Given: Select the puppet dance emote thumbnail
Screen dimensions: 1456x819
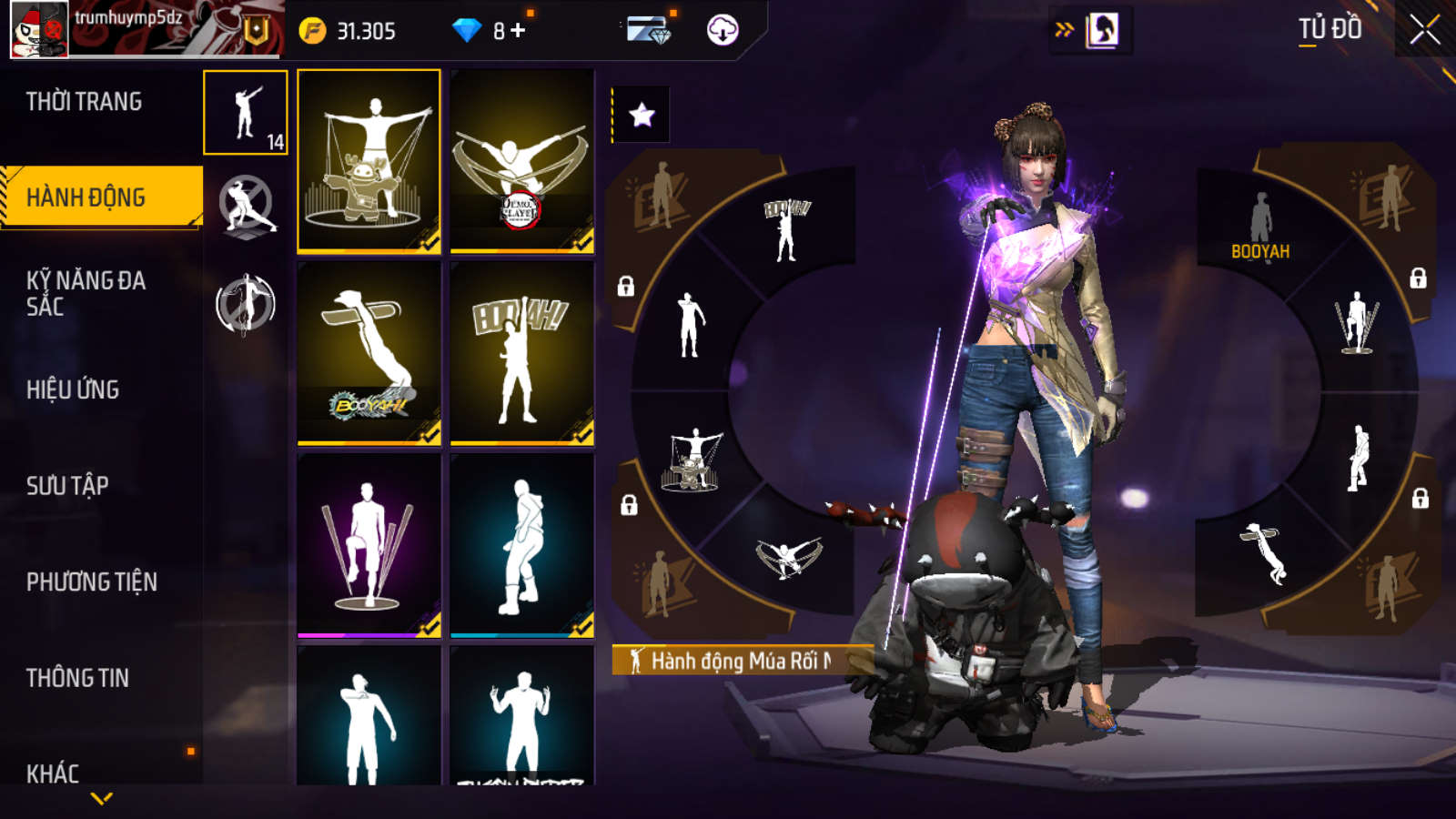Looking at the screenshot, I should pyautogui.click(x=369, y=160).
